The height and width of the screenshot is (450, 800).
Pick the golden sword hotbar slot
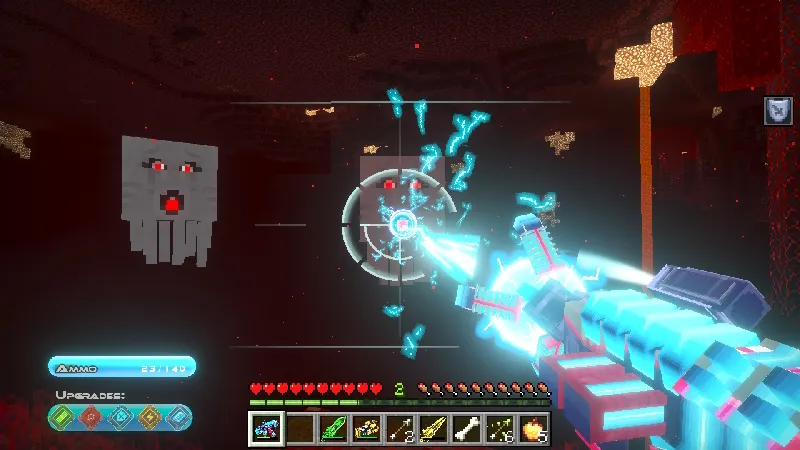click(x=433, y=429)
